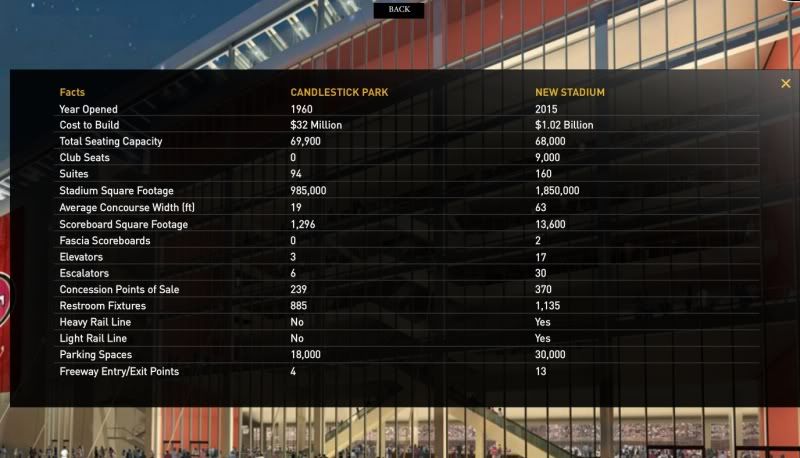Screen dimensions: 800x458
Task: Close the stadium facts panel
Action: [x=786, y=84]
